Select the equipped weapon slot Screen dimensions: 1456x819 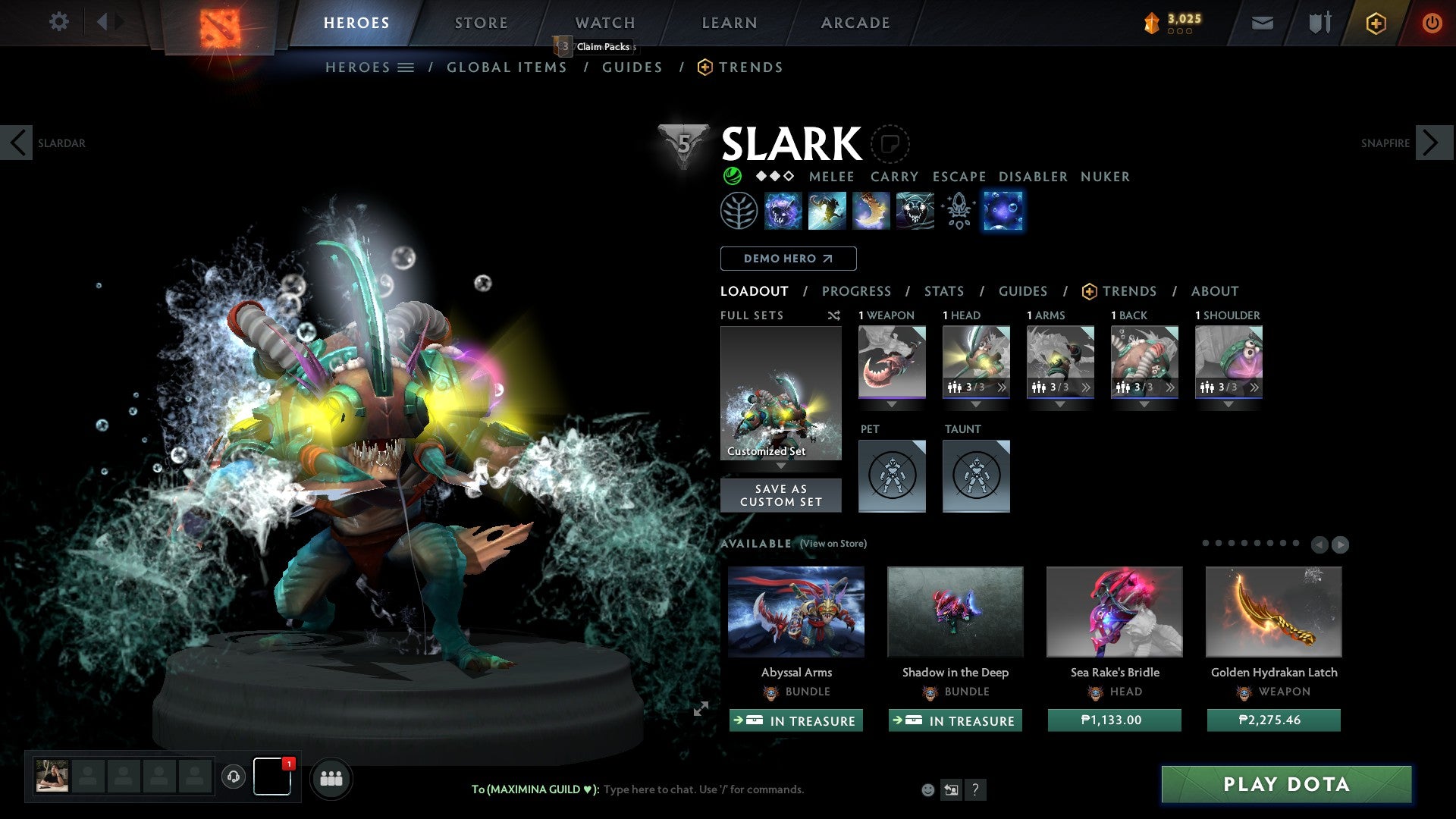[892, 362]
